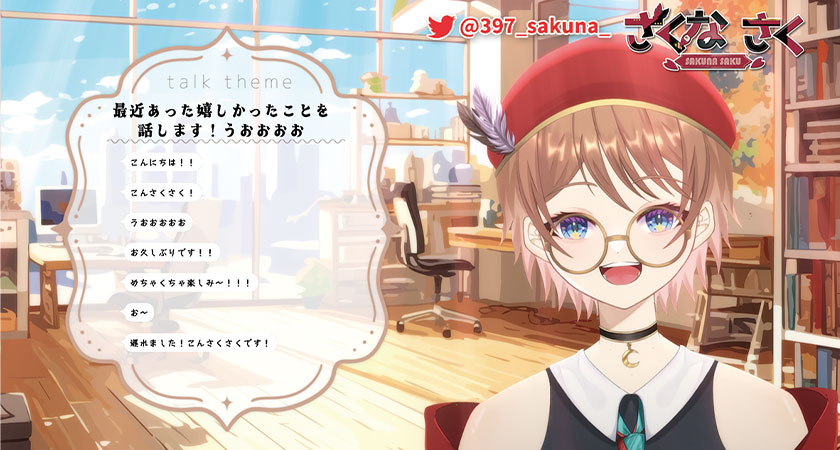Choose the chat message うおおおおお
Viewport: 840px width, 450px height.
click(158, 221)
